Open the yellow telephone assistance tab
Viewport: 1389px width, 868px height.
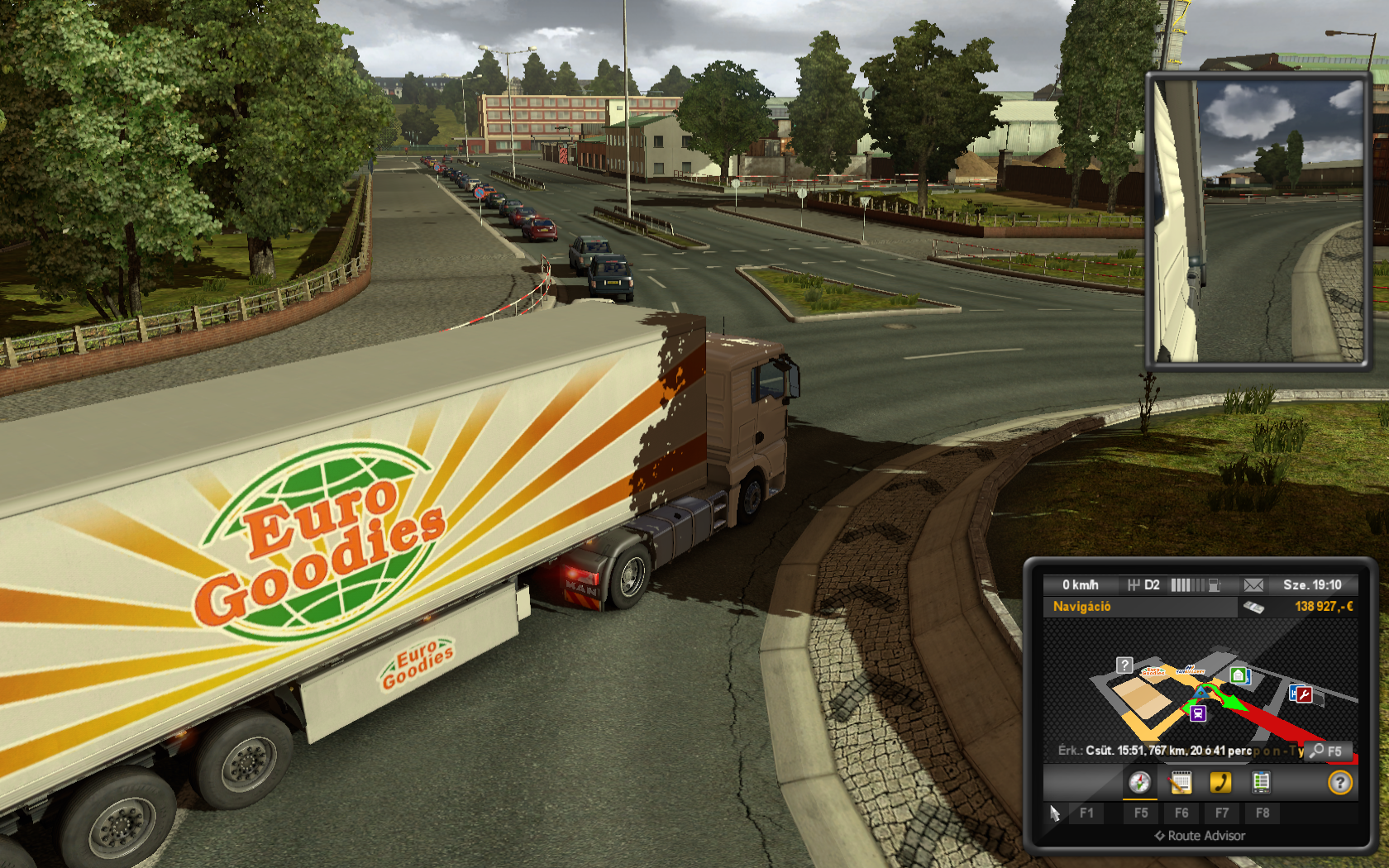coord(1220,782)
